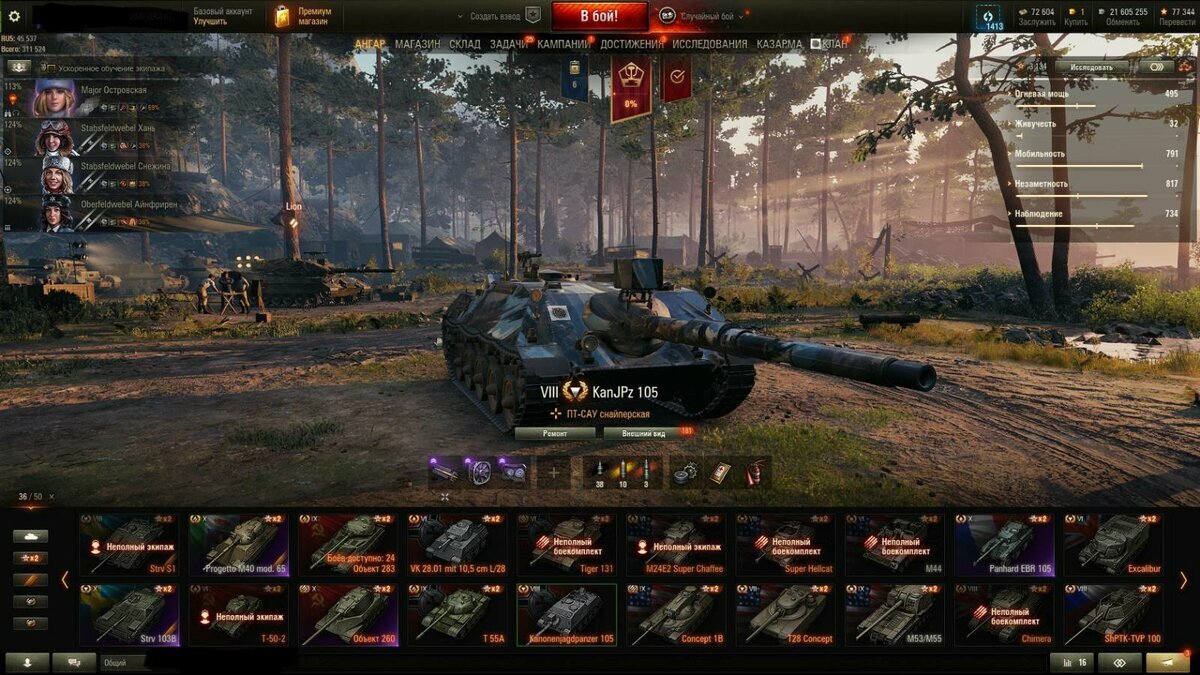Image resolution: width=1200 pixels, height=675 pixels.
Task: Open the МАГАЗИН tab
Action: [x=417, y=44]
